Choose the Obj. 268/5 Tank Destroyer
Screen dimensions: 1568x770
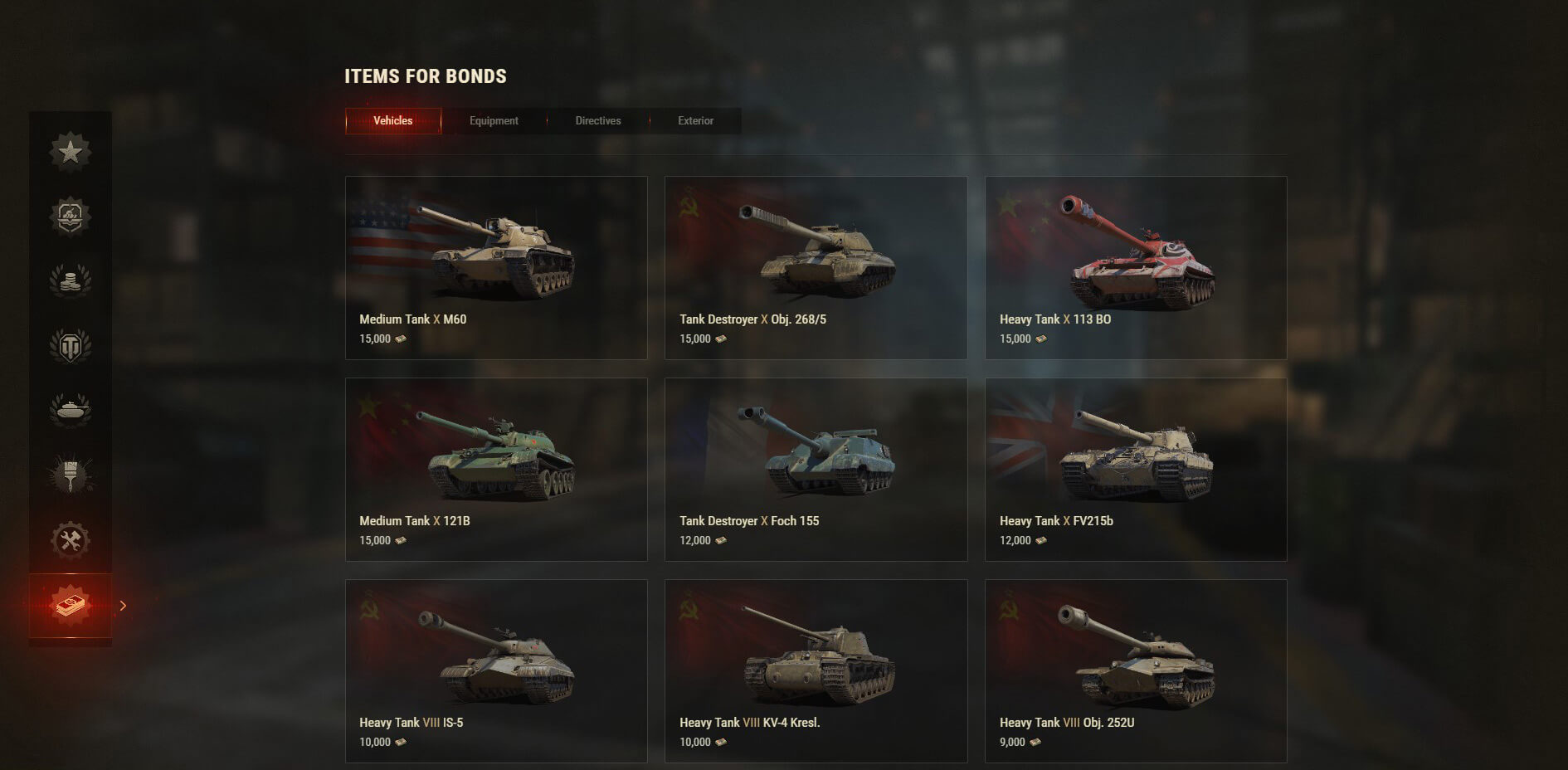[816, 267]
